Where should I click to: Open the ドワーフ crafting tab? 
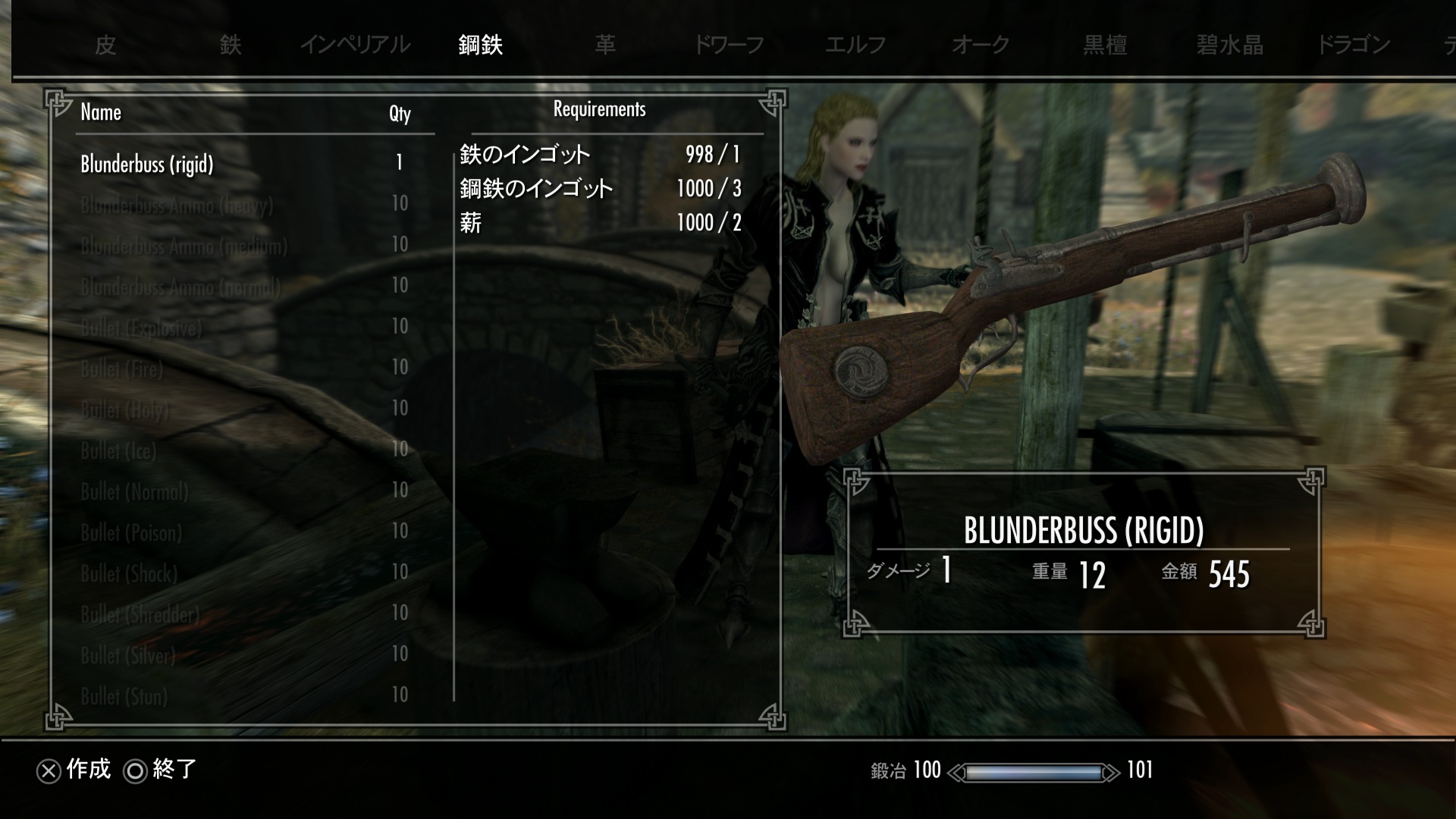730,45
